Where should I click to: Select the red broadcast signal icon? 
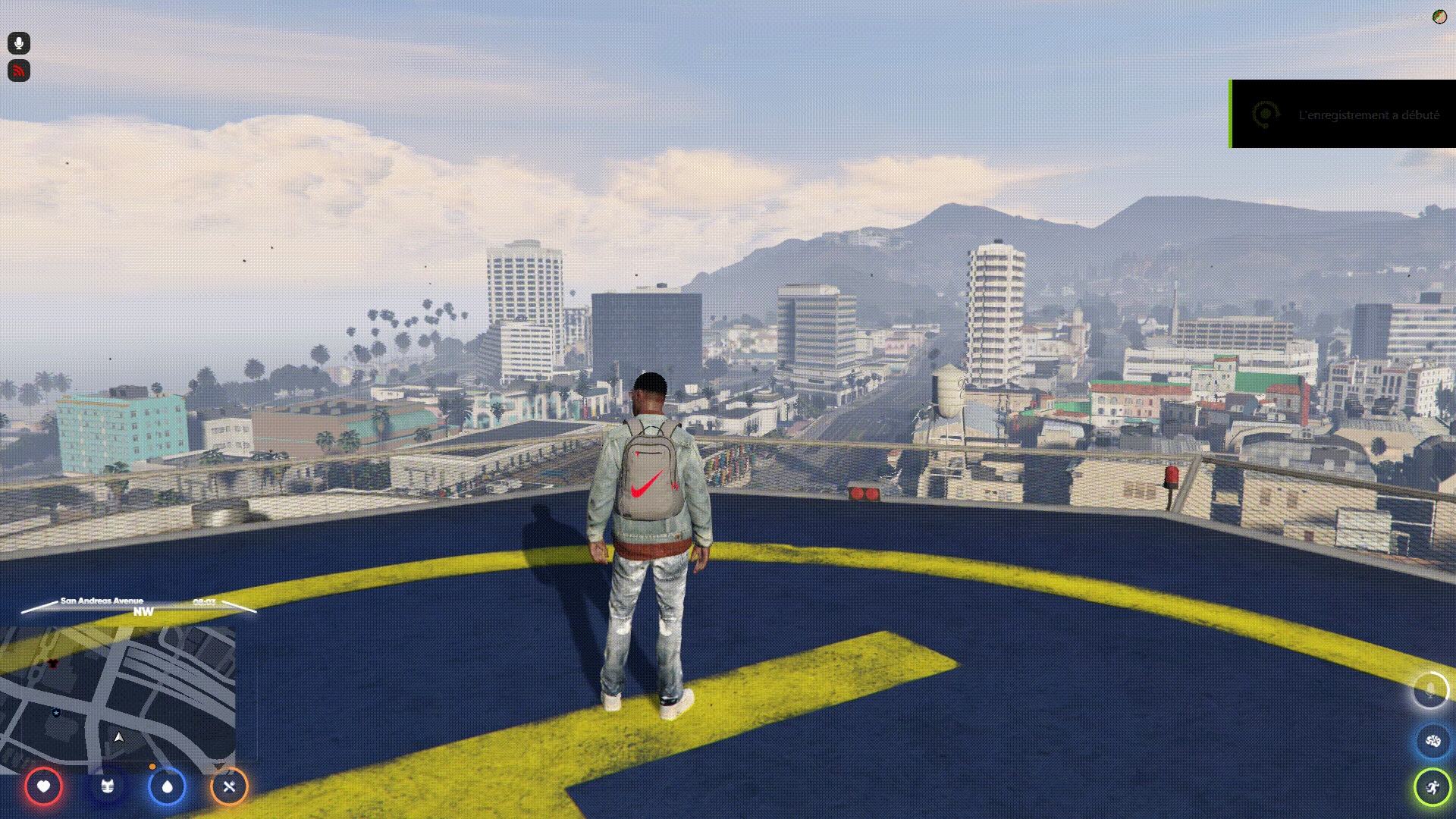19,71
